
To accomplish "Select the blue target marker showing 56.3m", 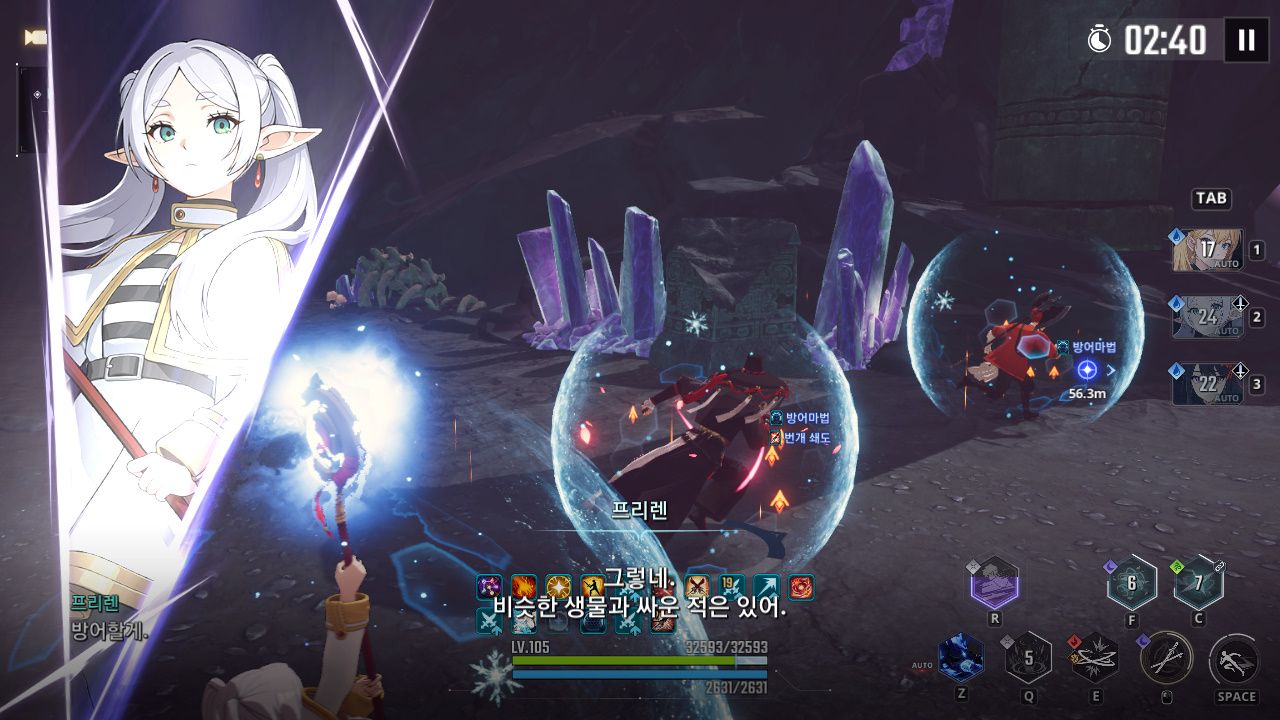I will [1086, 370].
